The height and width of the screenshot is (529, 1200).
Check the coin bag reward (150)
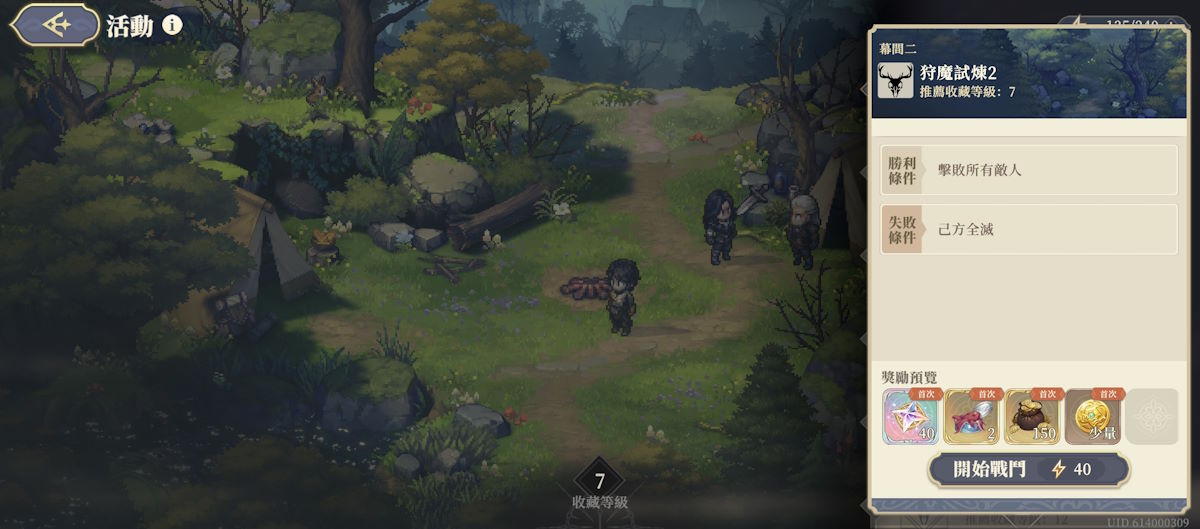point(1033,417)
